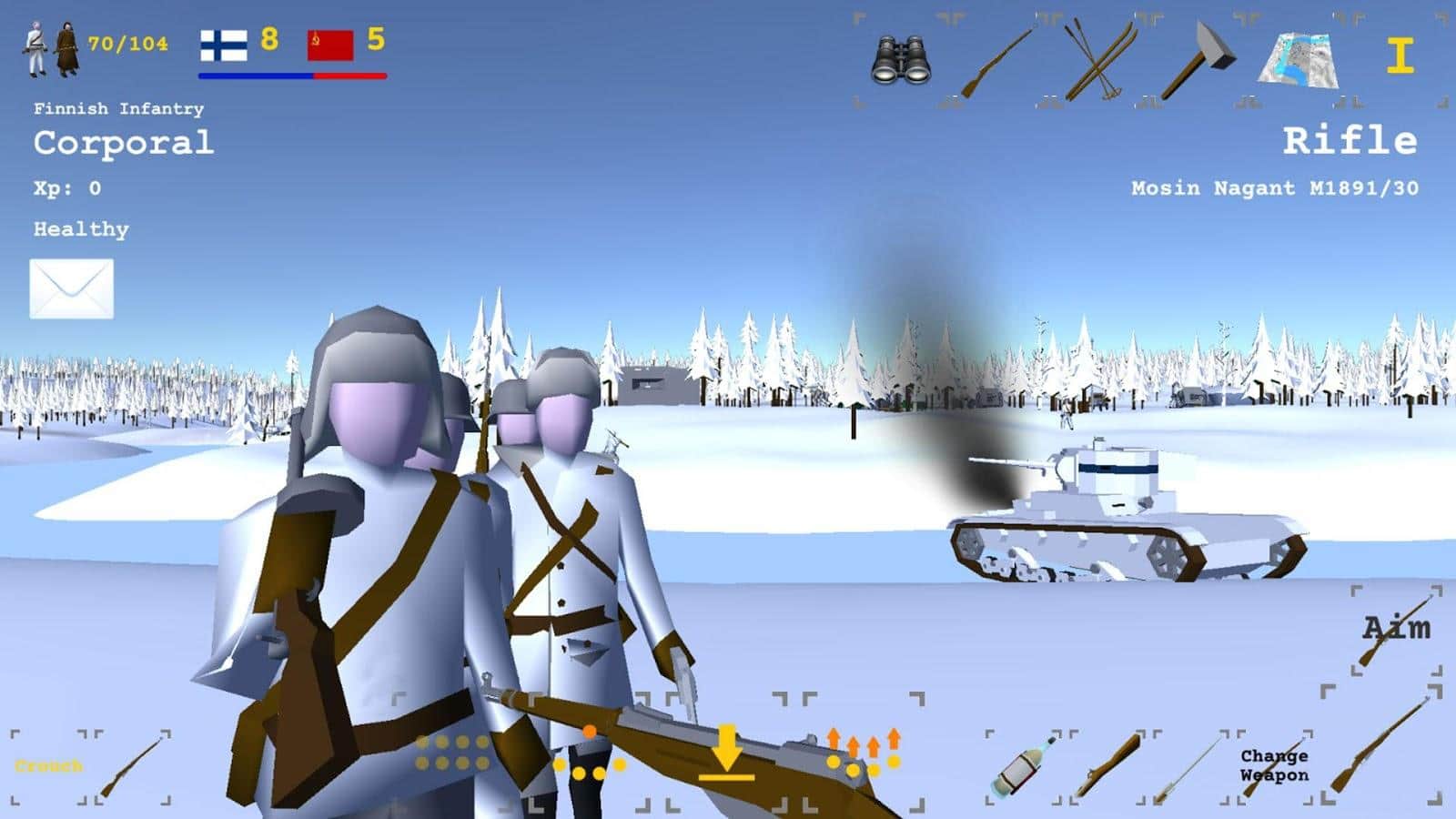Click the blue-red health bar
The image size is (1456, 819).
tap(291, 78)
